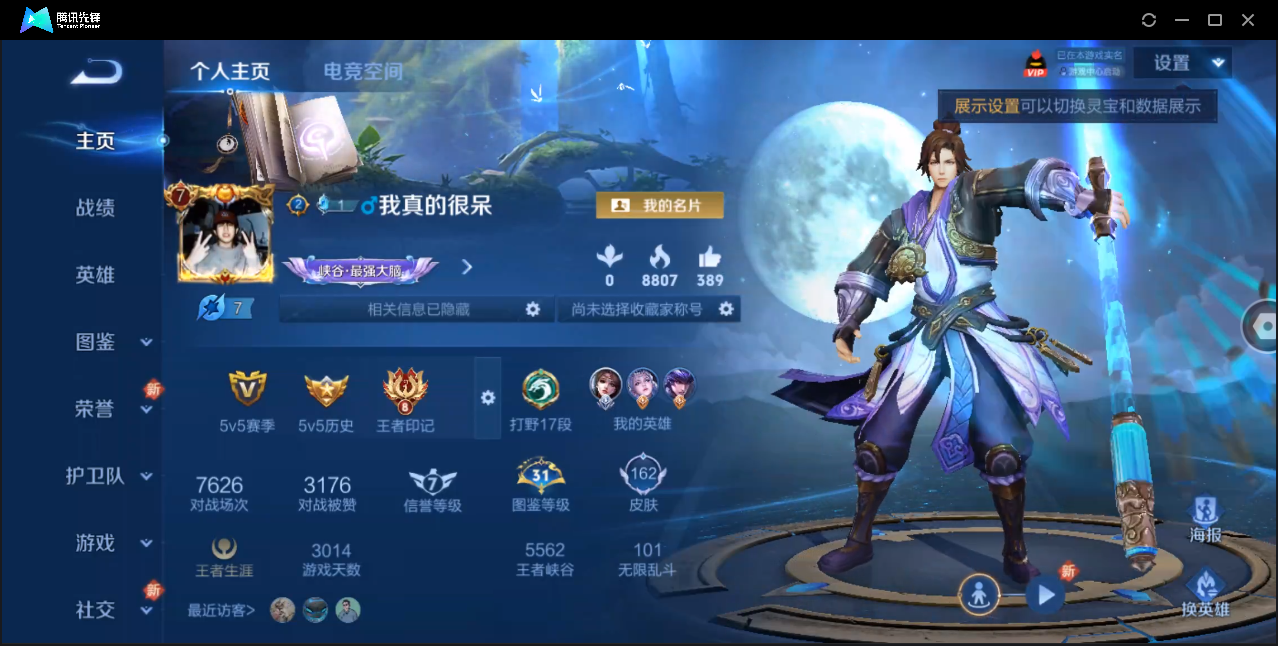Open gear settings beside 尚未选择收藏家称号
1278x646 pixels.
coord(727,310)
